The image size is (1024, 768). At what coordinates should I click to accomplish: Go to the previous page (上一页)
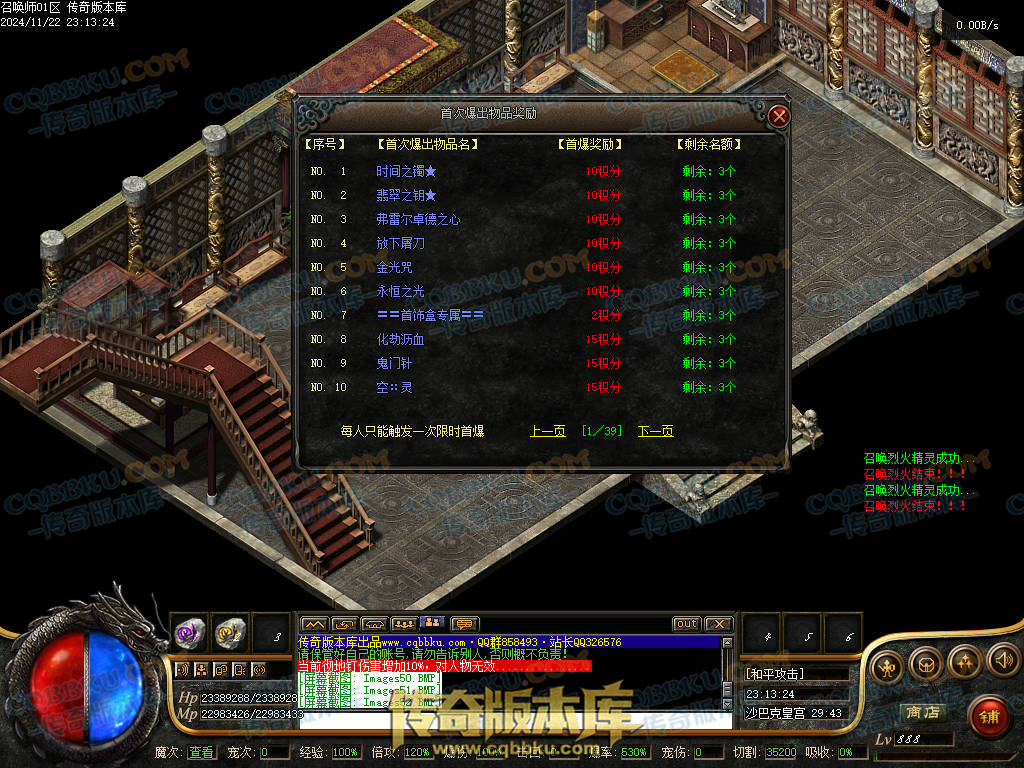click(548, 431)
